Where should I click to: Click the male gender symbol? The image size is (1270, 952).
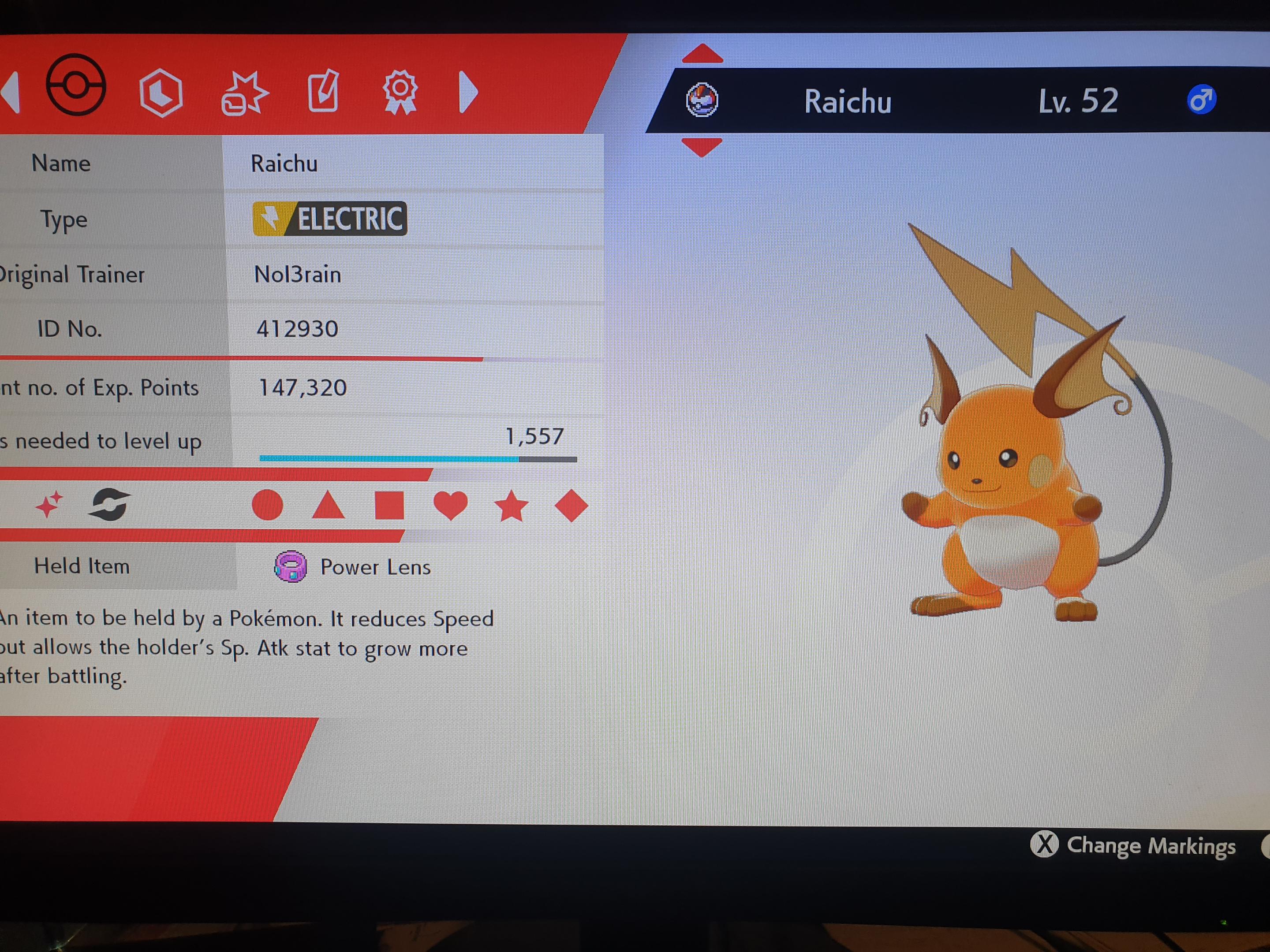click(x=1202, y=99)
